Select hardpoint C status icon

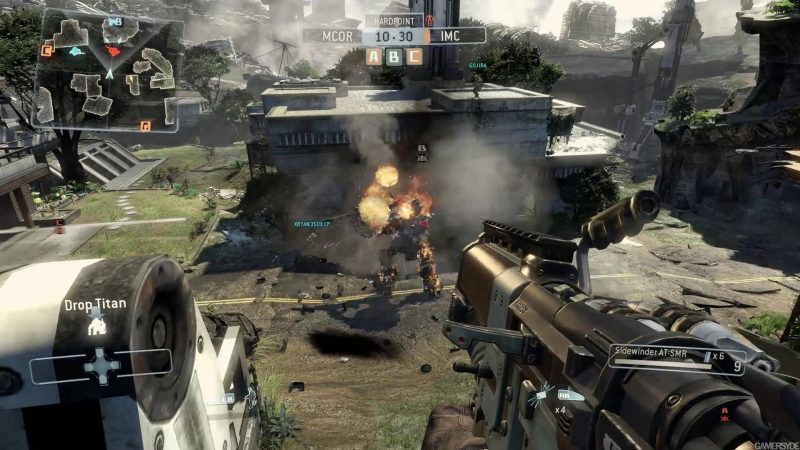coord(415,56)
